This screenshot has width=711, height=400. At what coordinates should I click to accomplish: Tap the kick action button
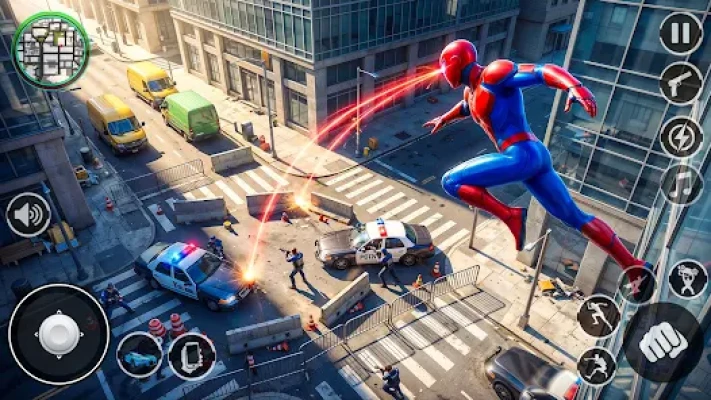tap(637, 284)
